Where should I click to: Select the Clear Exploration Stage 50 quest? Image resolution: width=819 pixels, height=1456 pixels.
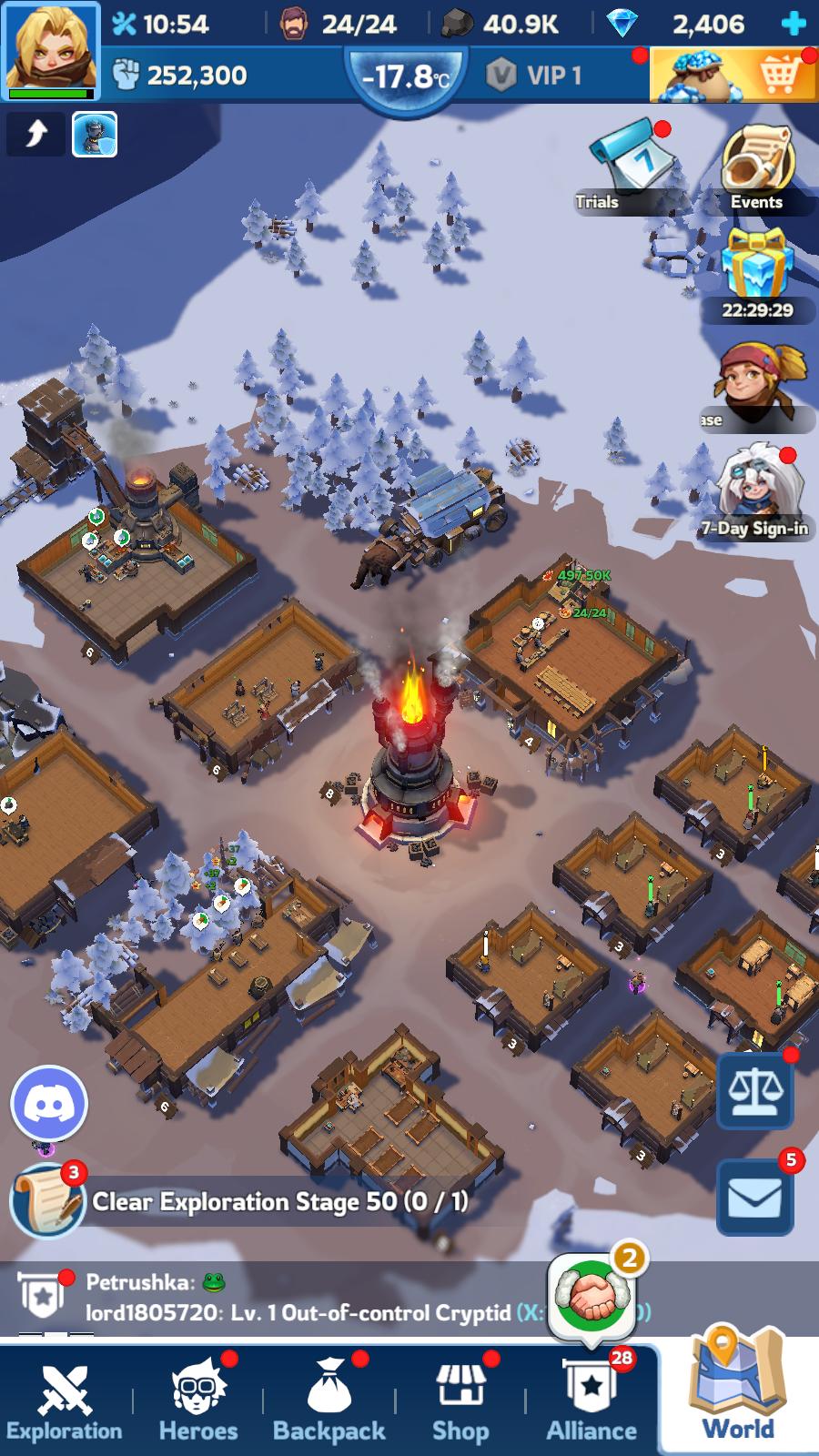[273, 1201]
